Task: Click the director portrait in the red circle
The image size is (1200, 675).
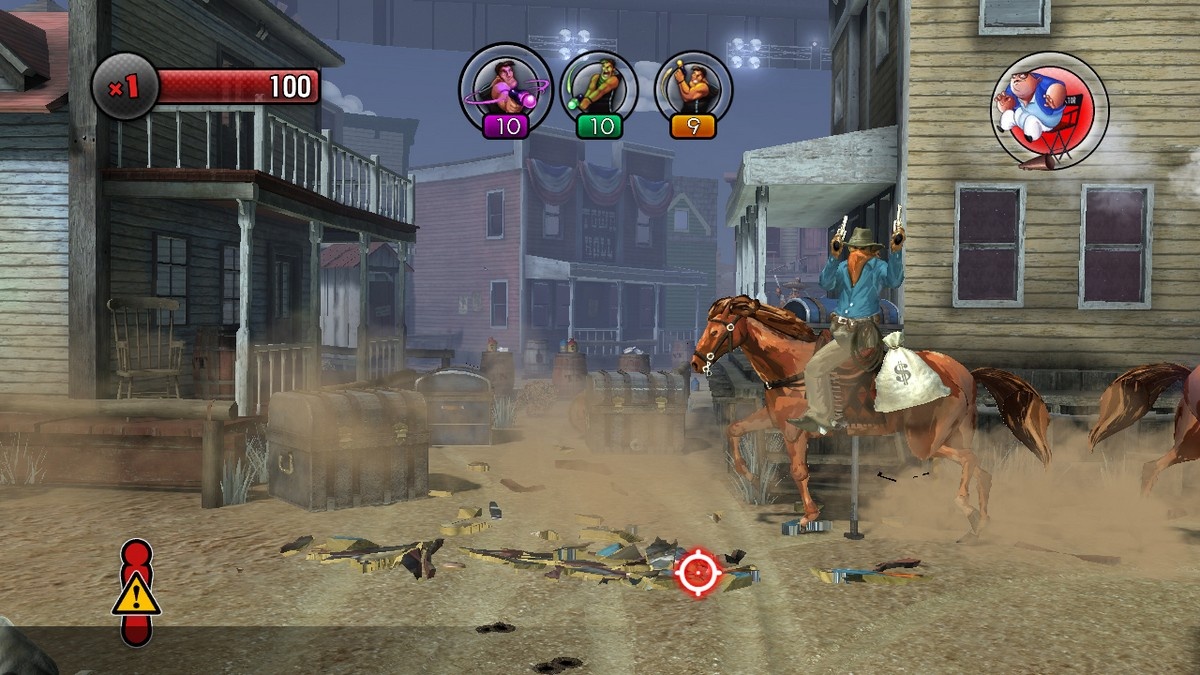Action: point(1049,110)
